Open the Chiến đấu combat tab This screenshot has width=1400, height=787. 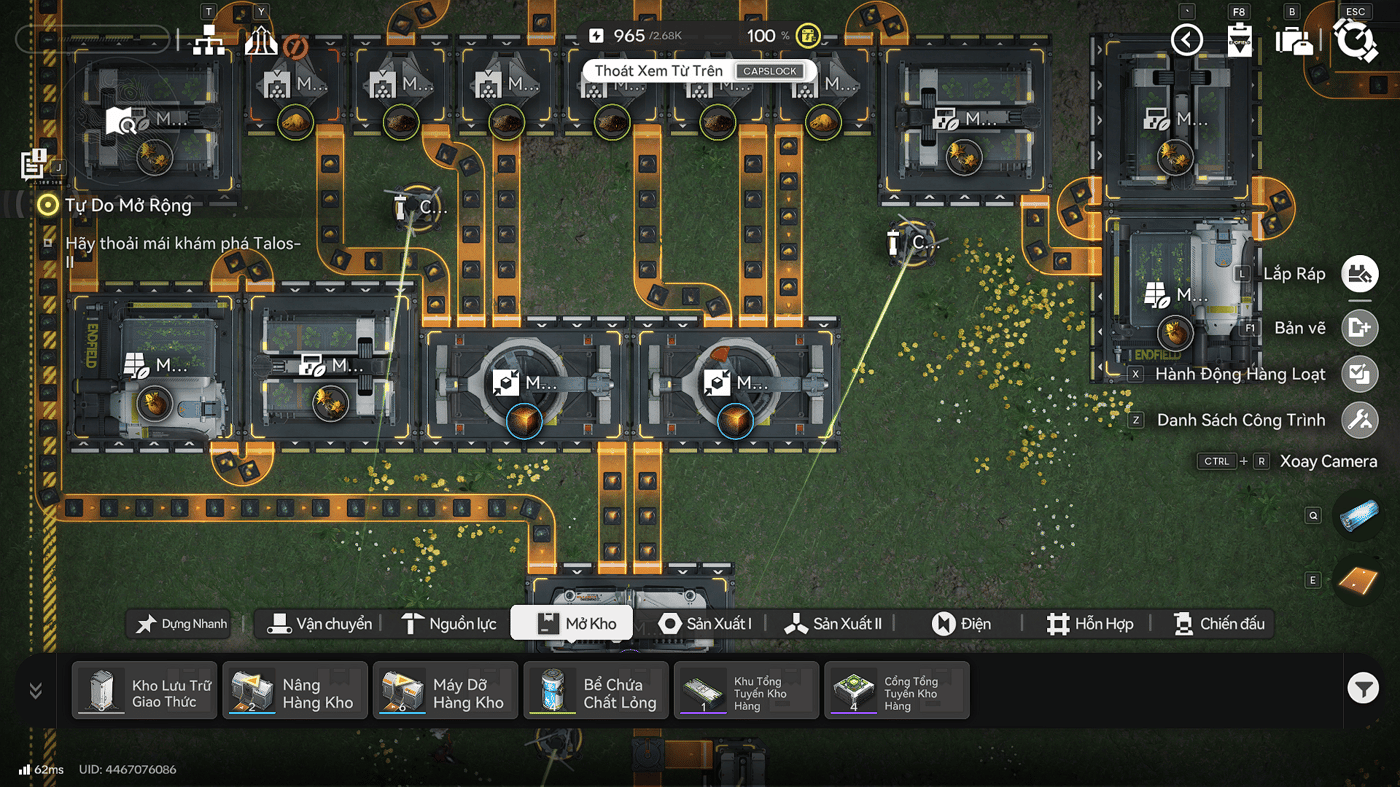pos(1218,624)
